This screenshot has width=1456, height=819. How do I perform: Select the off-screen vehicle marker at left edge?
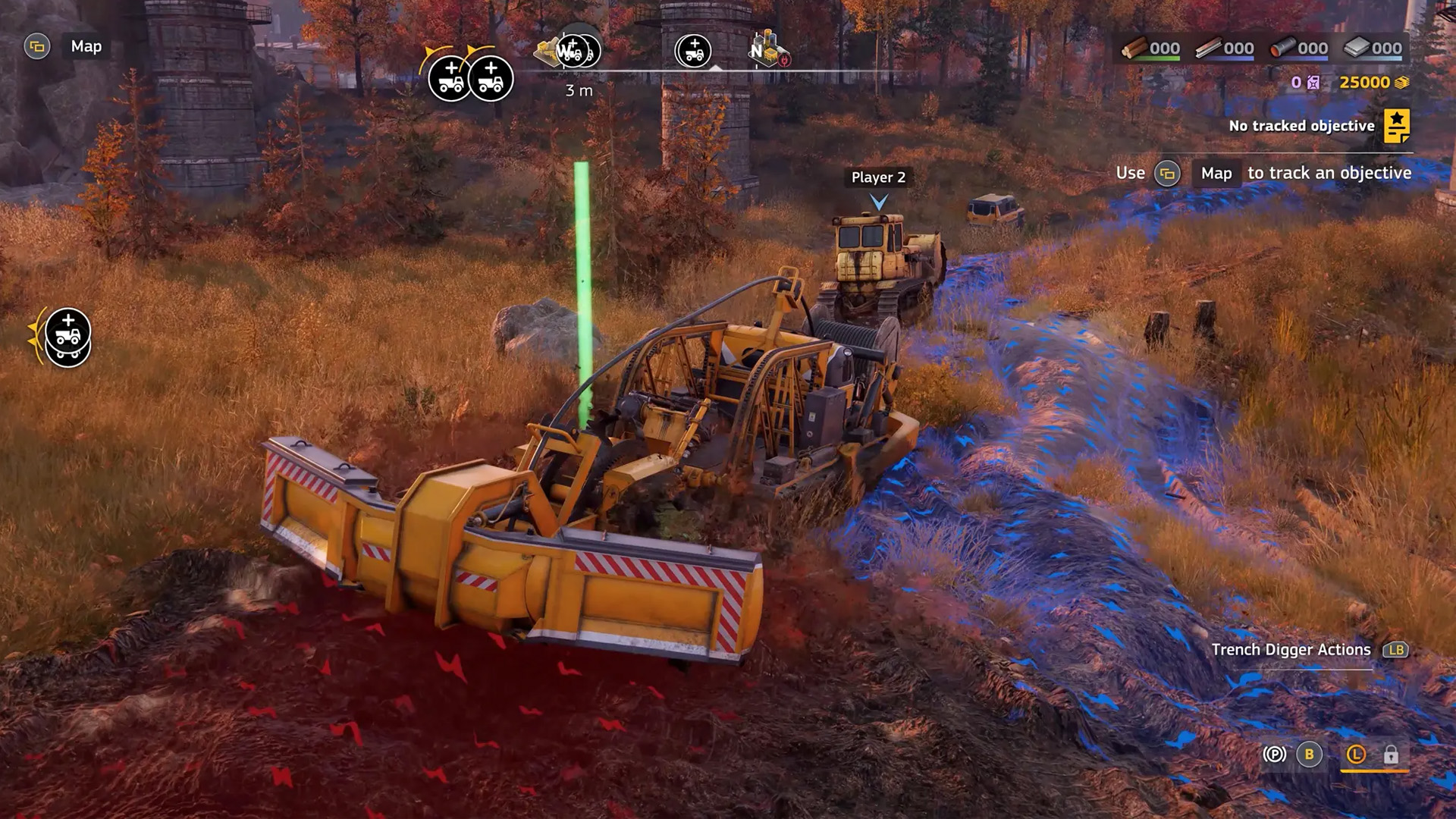(67, 337)
